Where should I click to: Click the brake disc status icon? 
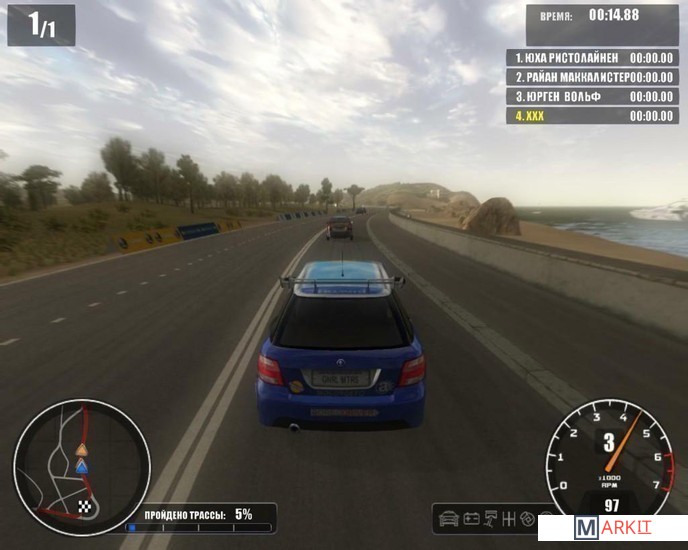click(529, 519)
